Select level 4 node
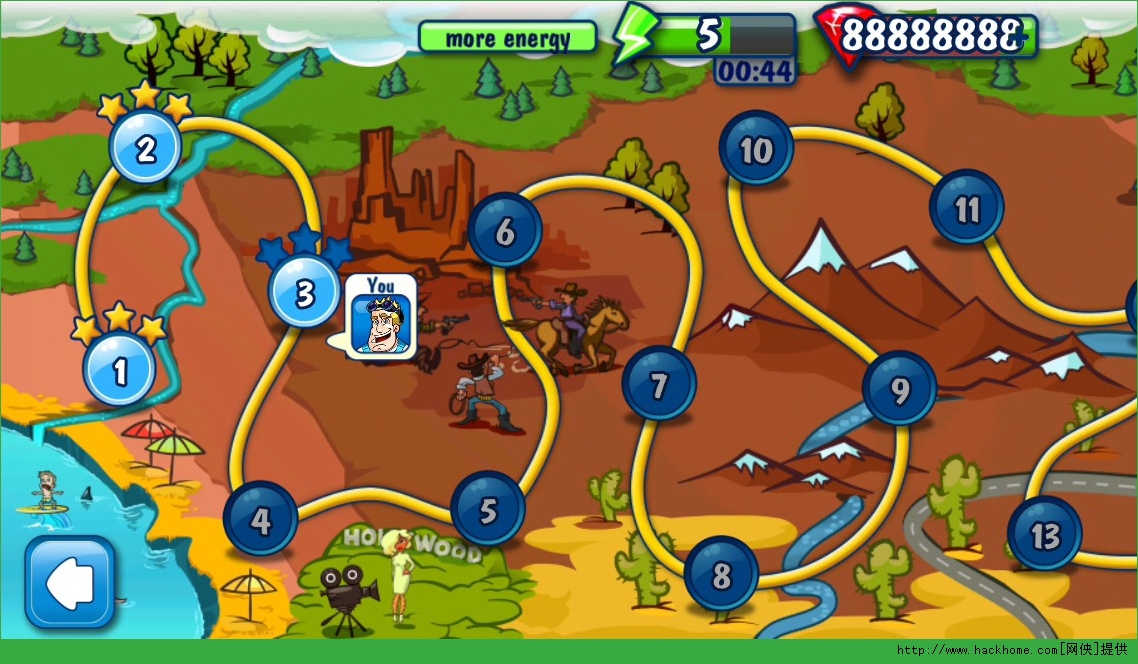The image size is (1138, 664). pyautogui.click(x=260, y=519)
